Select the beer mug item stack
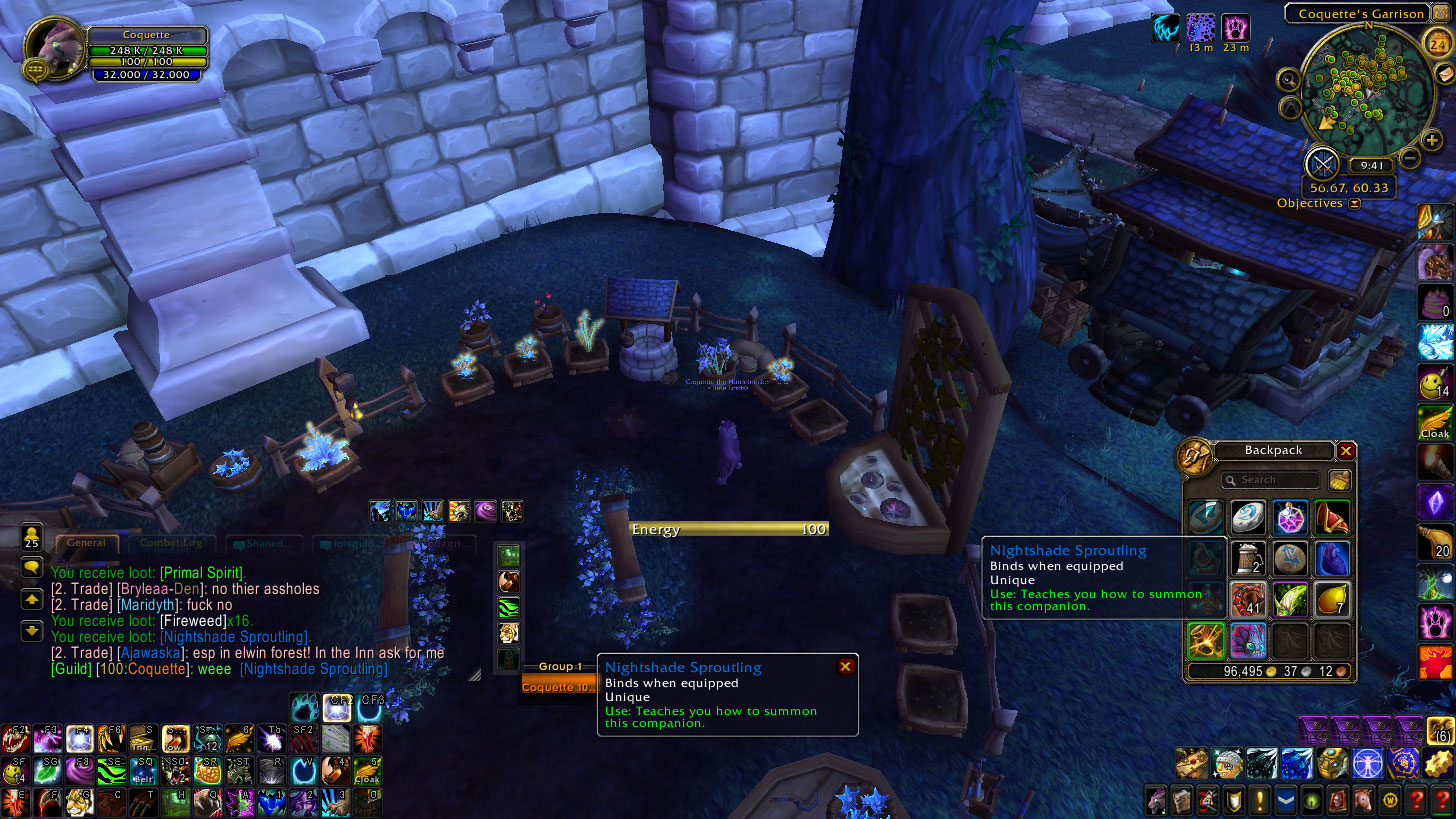 [x=1248, y=558]
